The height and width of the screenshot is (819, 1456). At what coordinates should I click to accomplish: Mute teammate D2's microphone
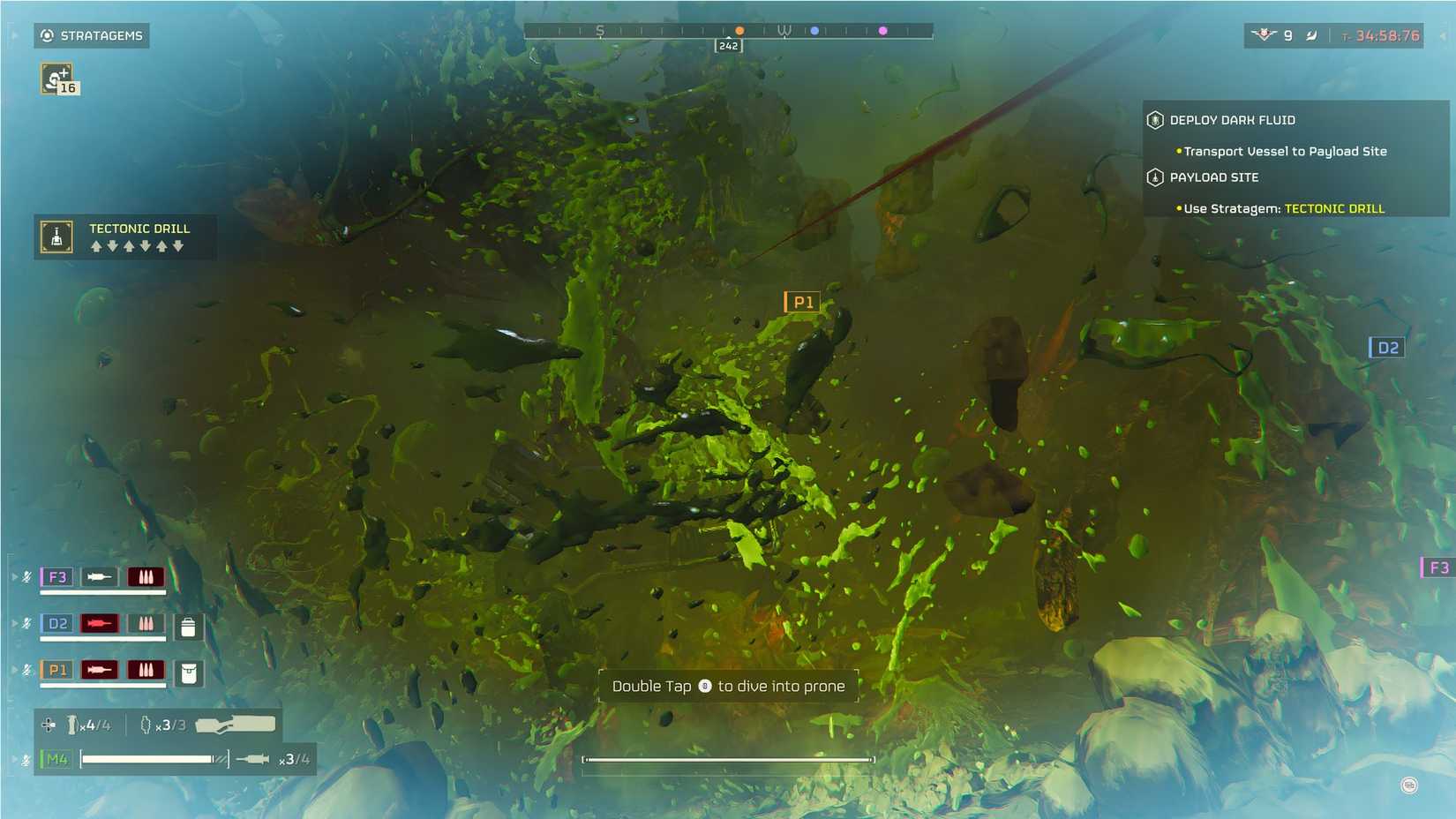coord(26,623)
